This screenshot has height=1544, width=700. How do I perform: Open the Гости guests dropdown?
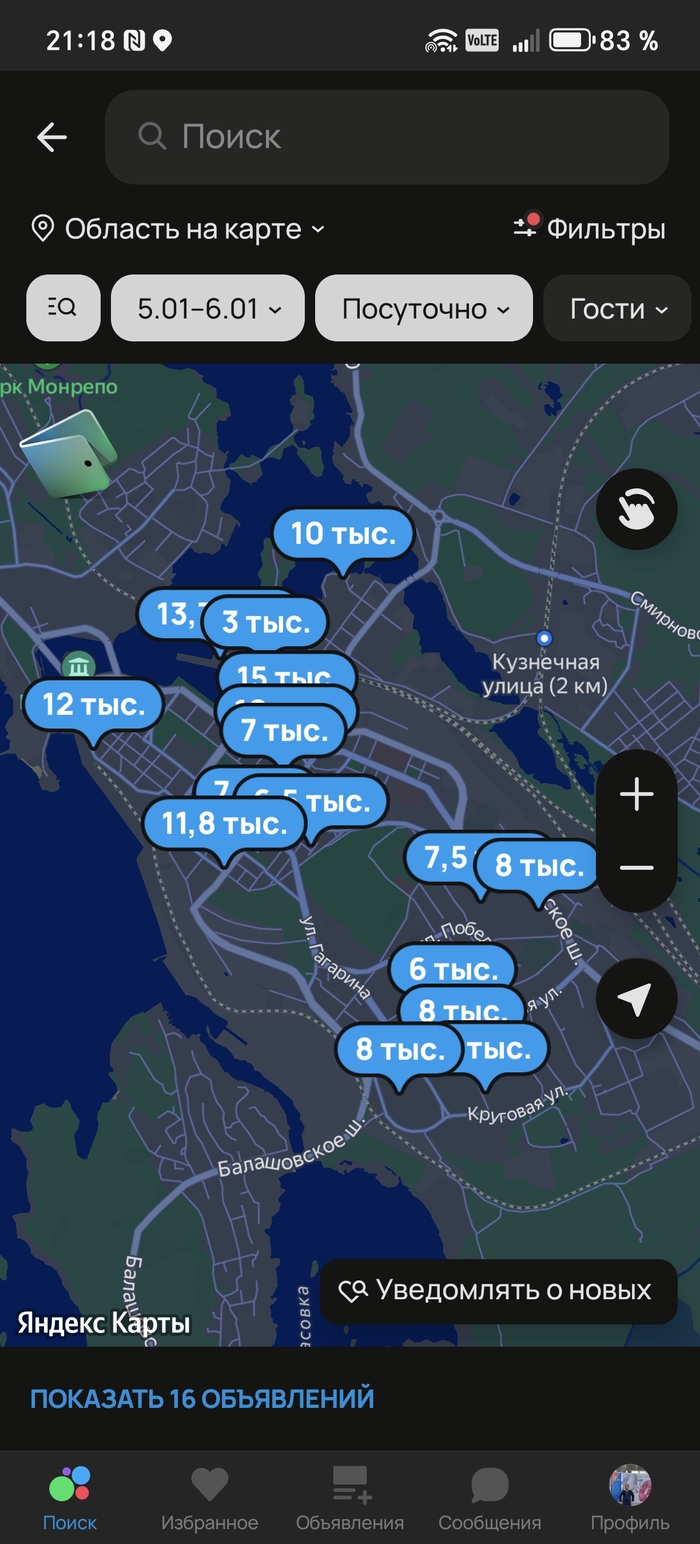pos(618,308)
